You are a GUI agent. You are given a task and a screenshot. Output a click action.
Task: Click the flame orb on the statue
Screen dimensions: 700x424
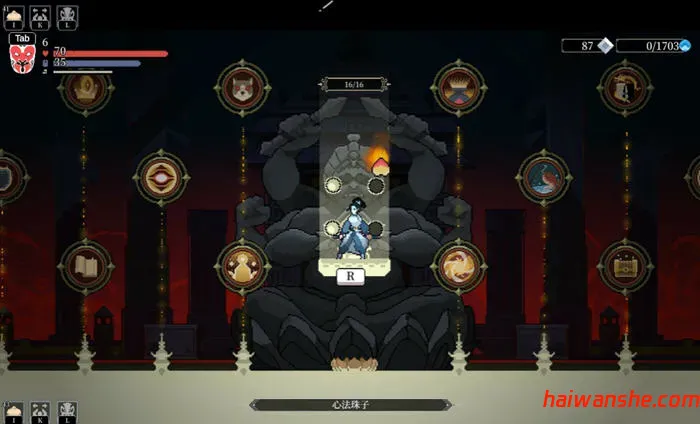(x=380, y=159)
